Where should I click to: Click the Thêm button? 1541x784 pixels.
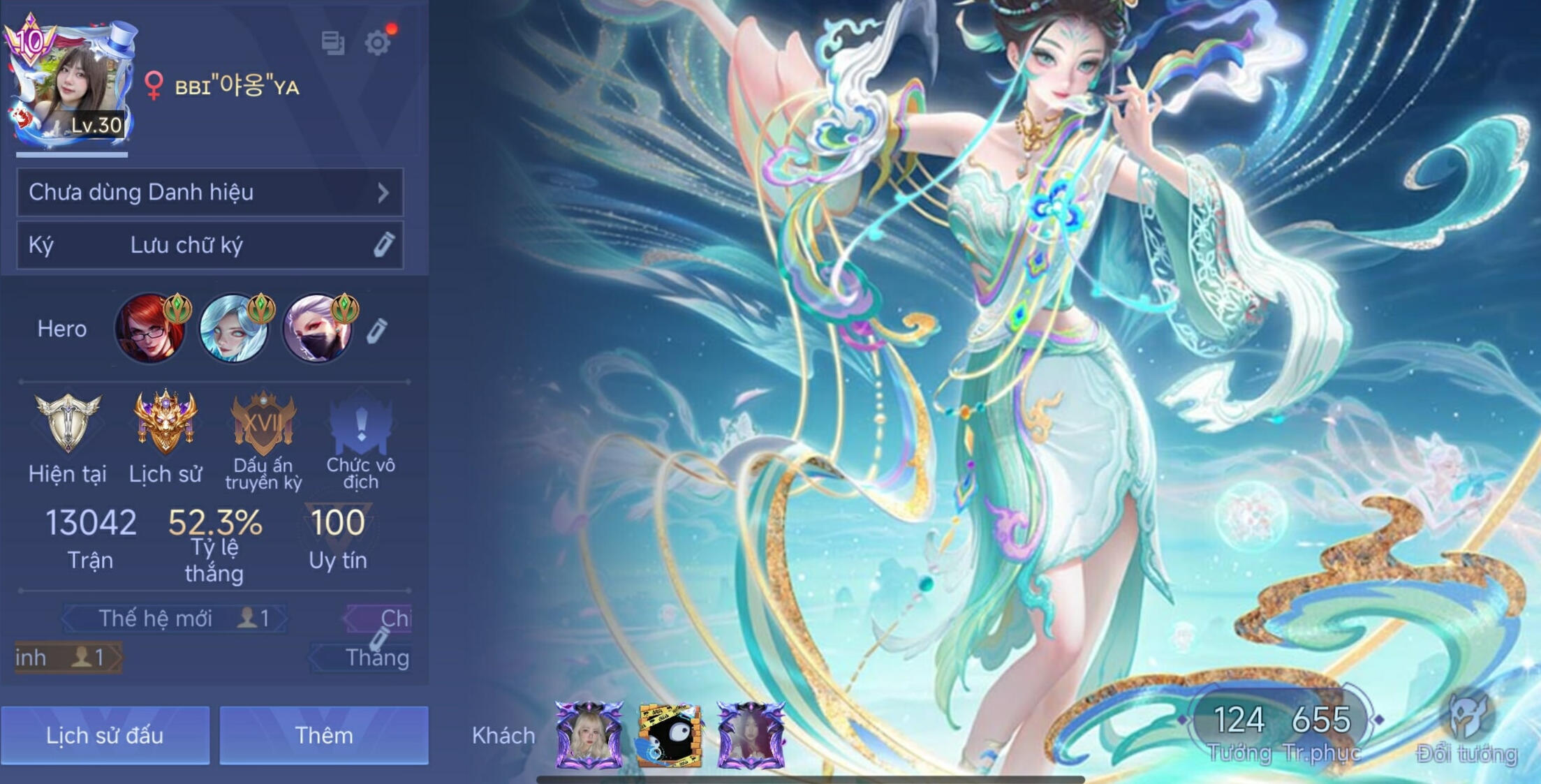(x=324, y=735)
